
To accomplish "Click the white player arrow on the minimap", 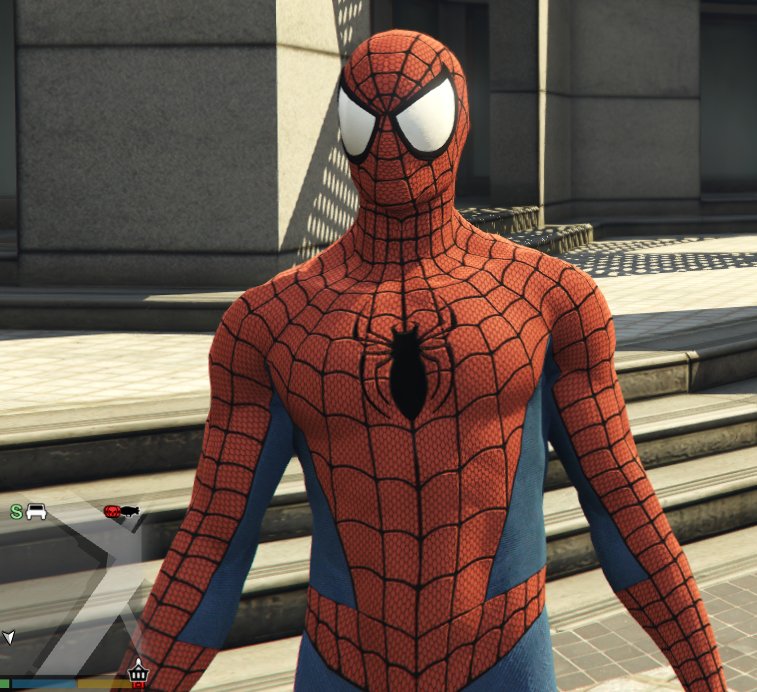I will coord(9,636).
